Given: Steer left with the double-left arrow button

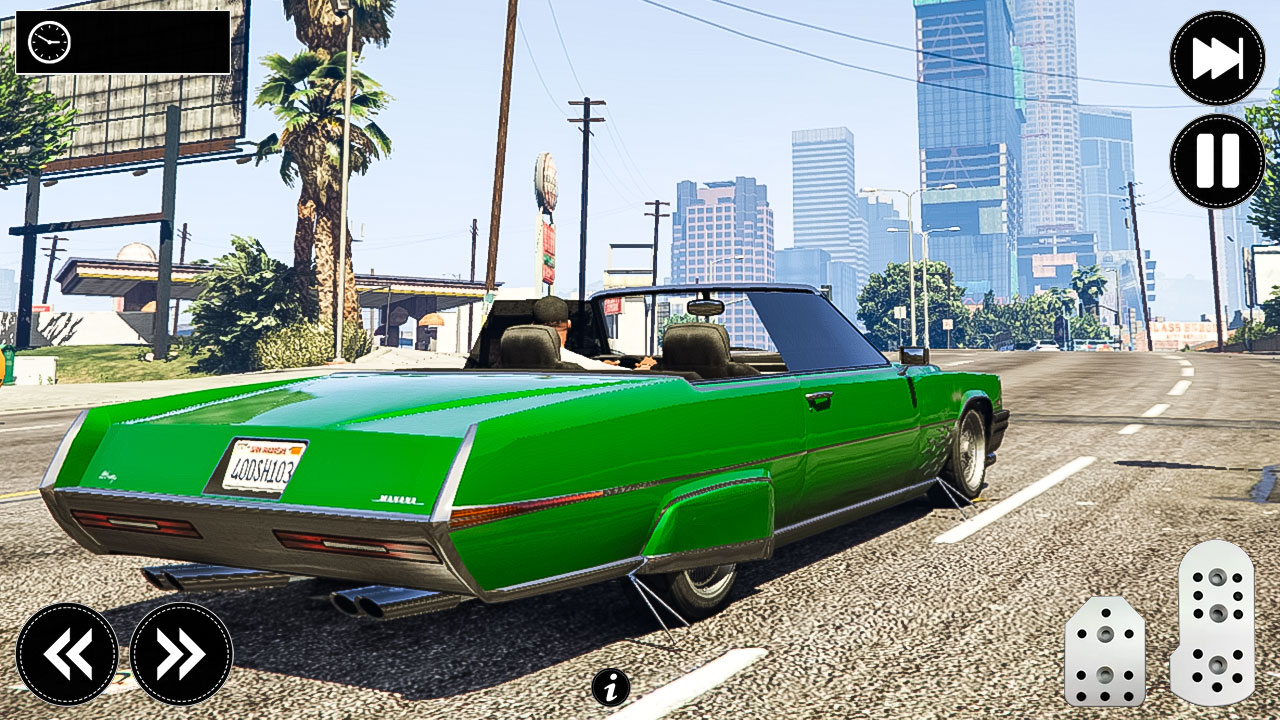Looking at the screenshot, I should coord(67,654).
